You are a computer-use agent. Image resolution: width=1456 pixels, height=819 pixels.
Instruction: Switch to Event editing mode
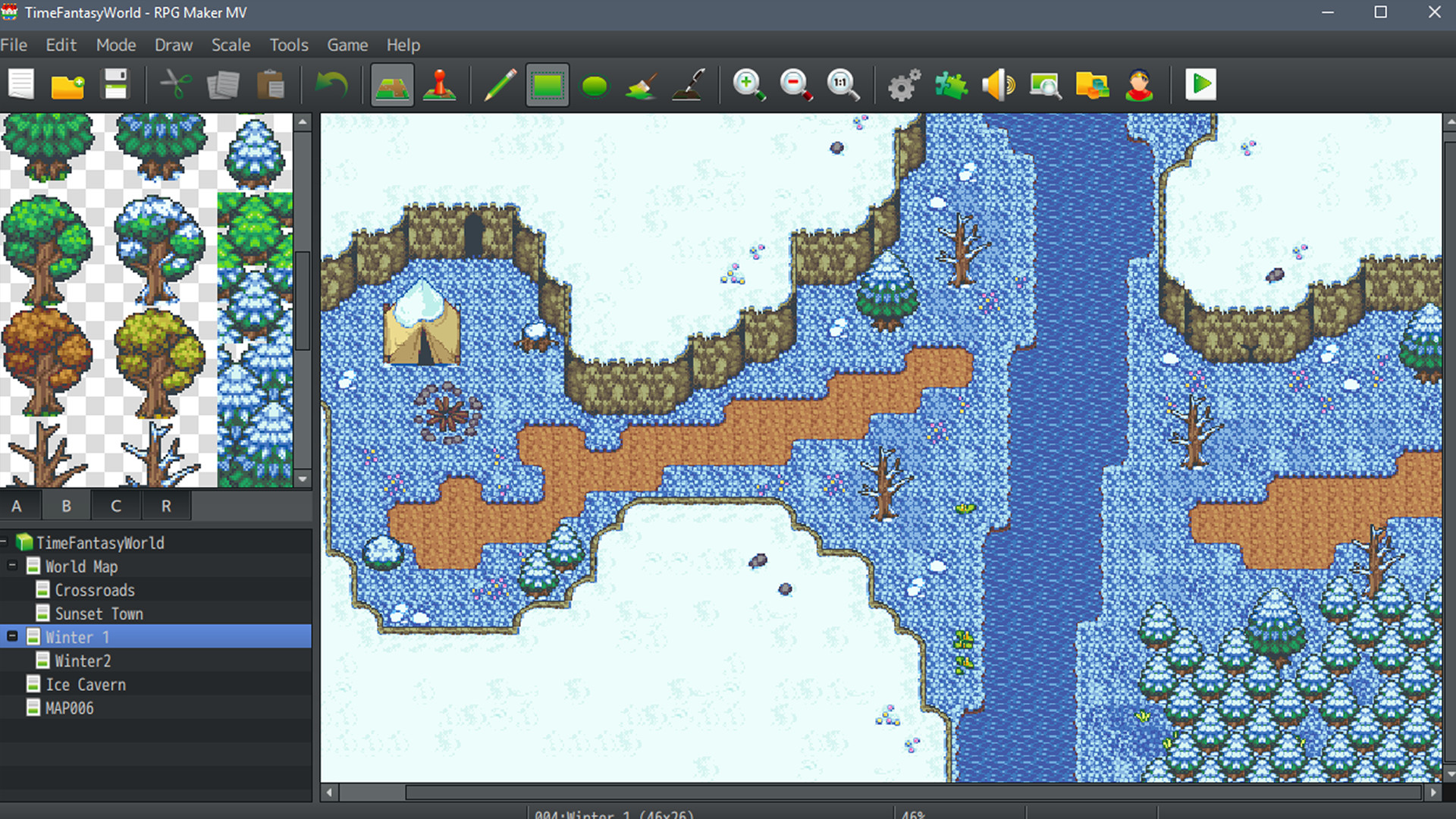click(x=440, y=85)
